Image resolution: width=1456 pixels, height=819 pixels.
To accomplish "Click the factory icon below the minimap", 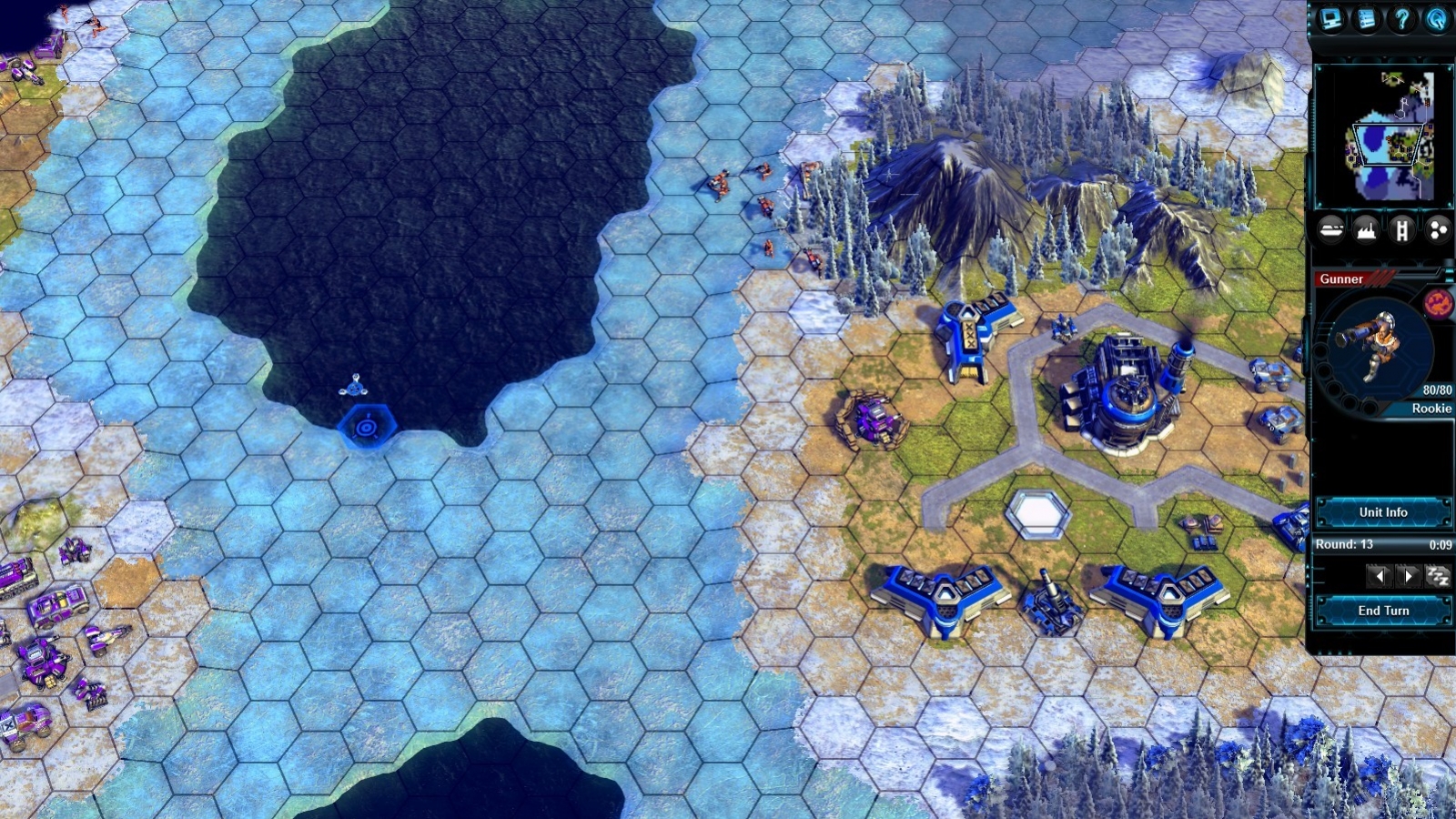I will (1365, 229).
